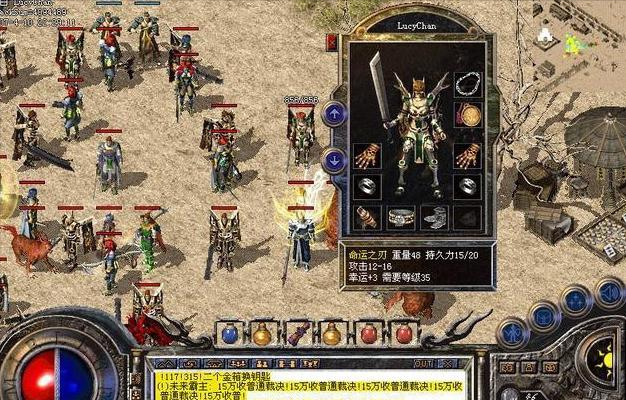Open character status with the figure button
Screen dimensions: 626x400
(514, 332)
